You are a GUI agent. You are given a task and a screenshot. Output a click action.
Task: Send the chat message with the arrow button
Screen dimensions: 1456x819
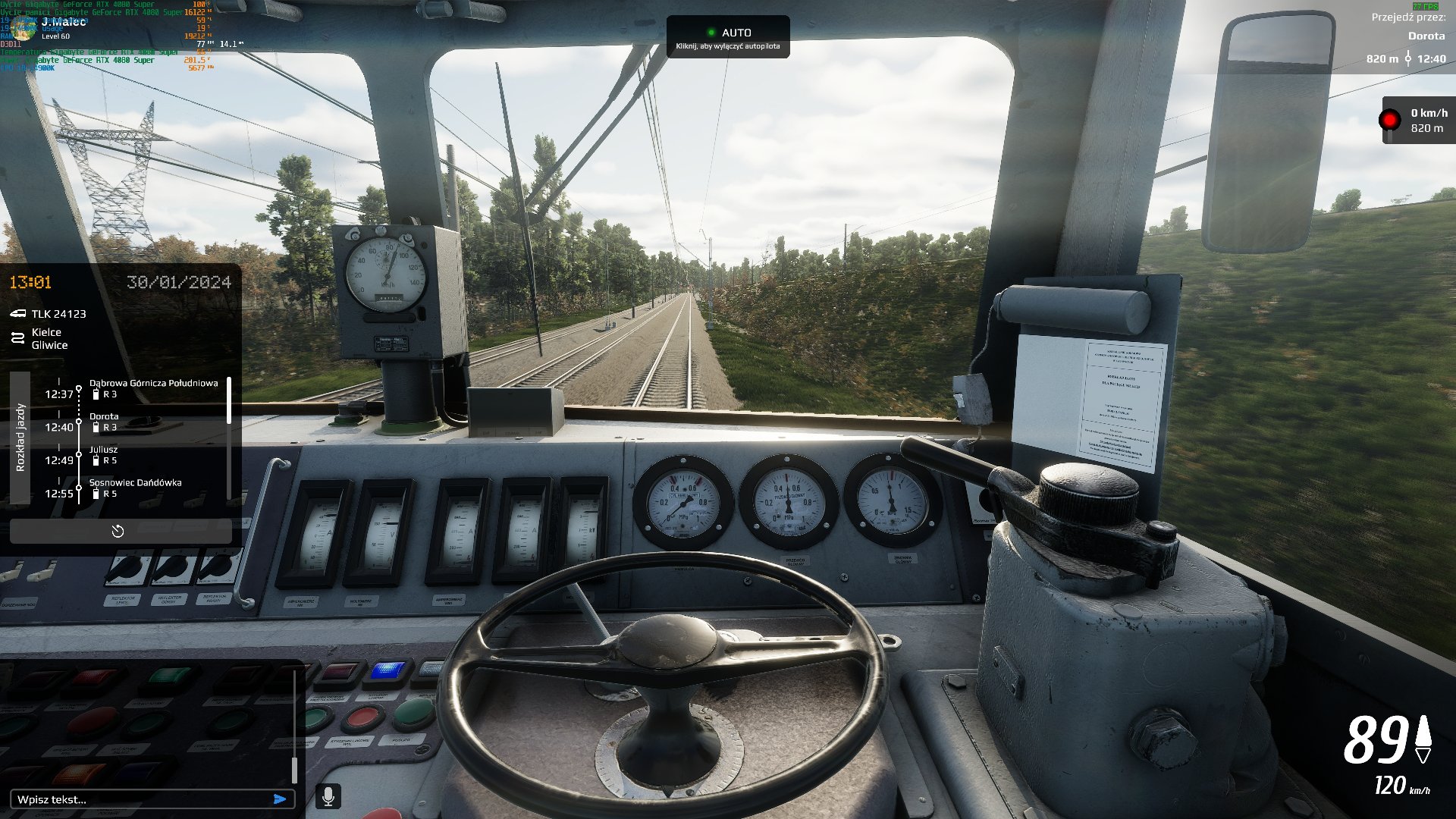[280, 799]
